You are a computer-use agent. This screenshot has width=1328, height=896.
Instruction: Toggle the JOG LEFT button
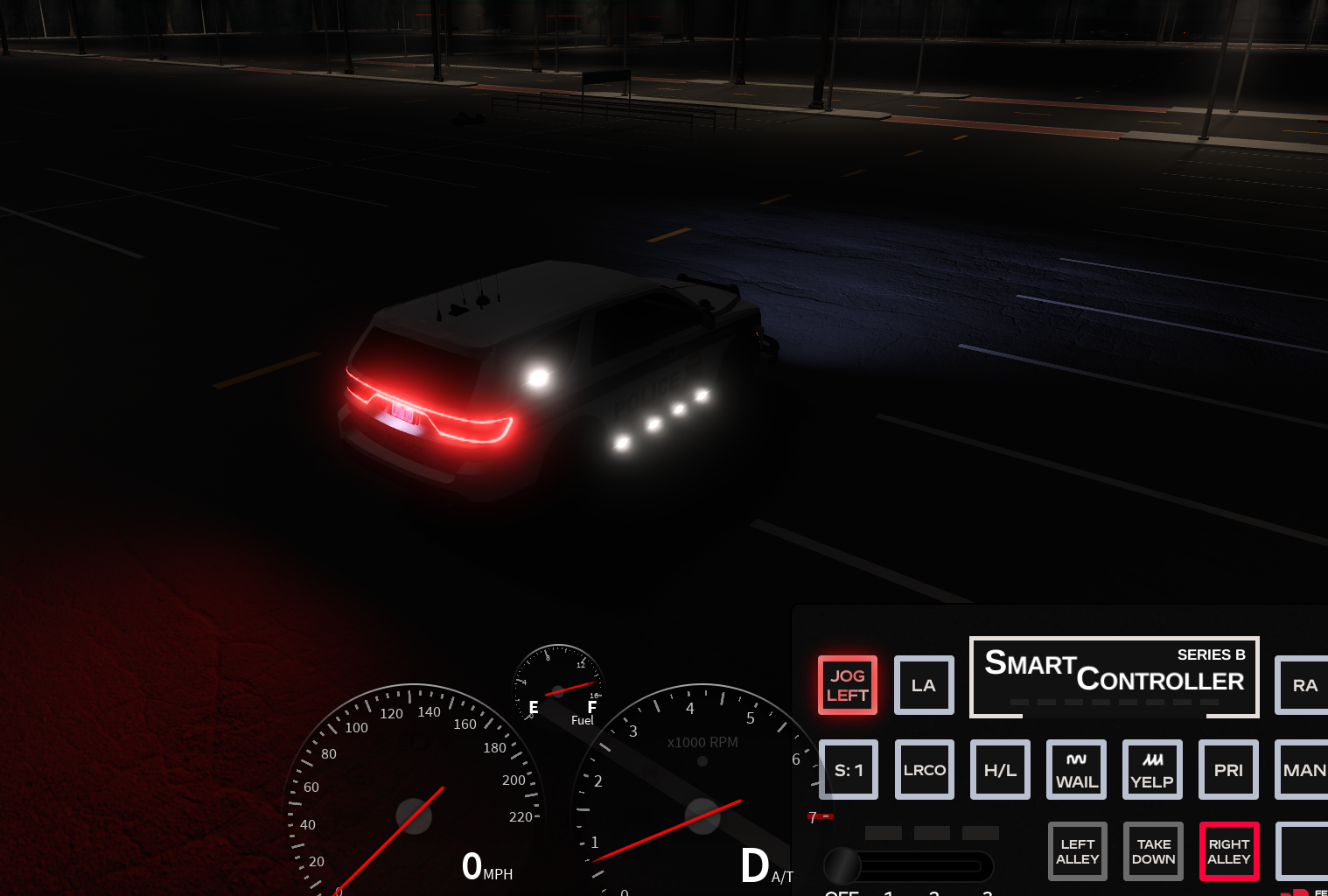click(x=847, y=685)
